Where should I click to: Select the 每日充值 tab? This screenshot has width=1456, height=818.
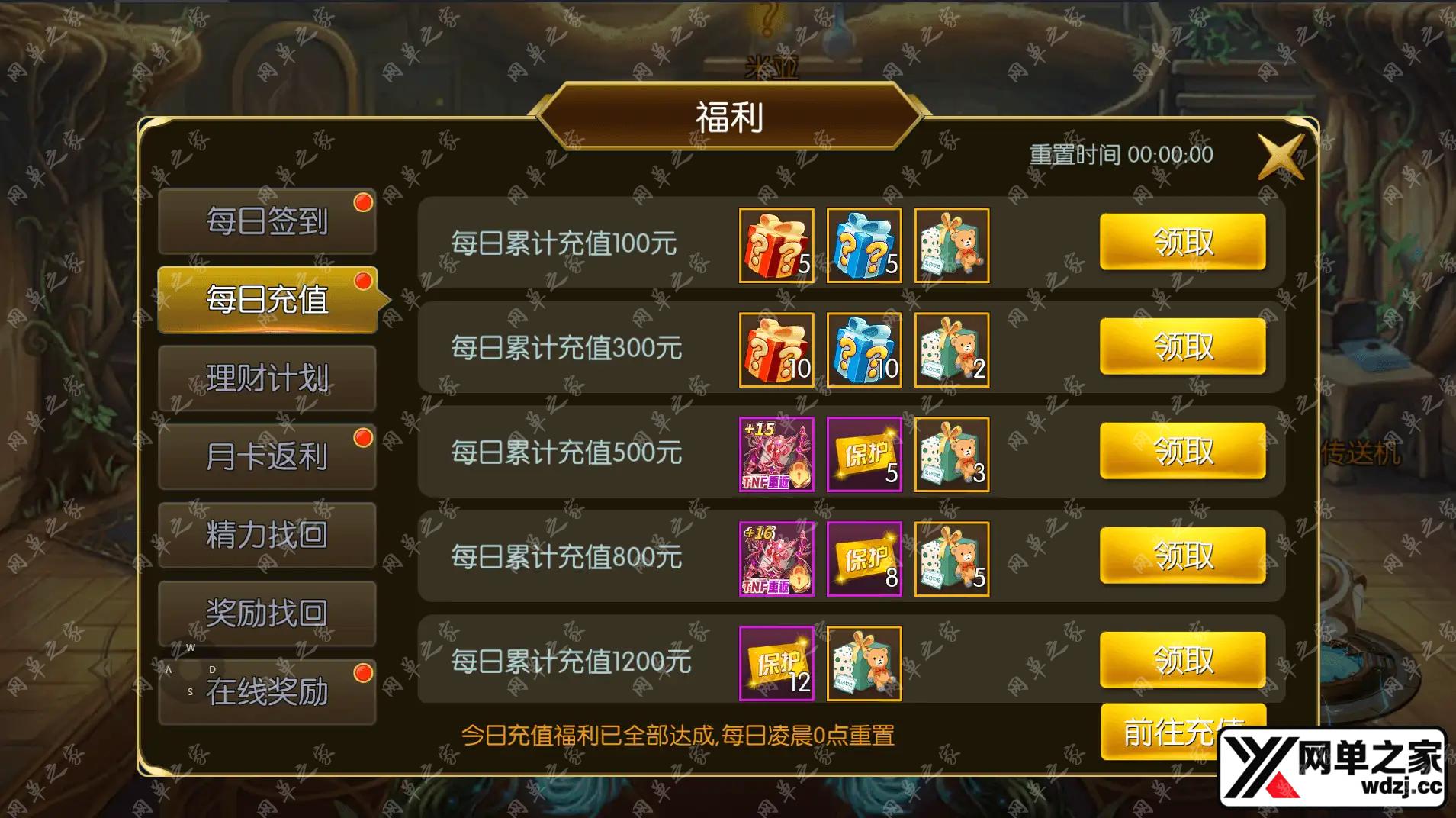point(267,299)
